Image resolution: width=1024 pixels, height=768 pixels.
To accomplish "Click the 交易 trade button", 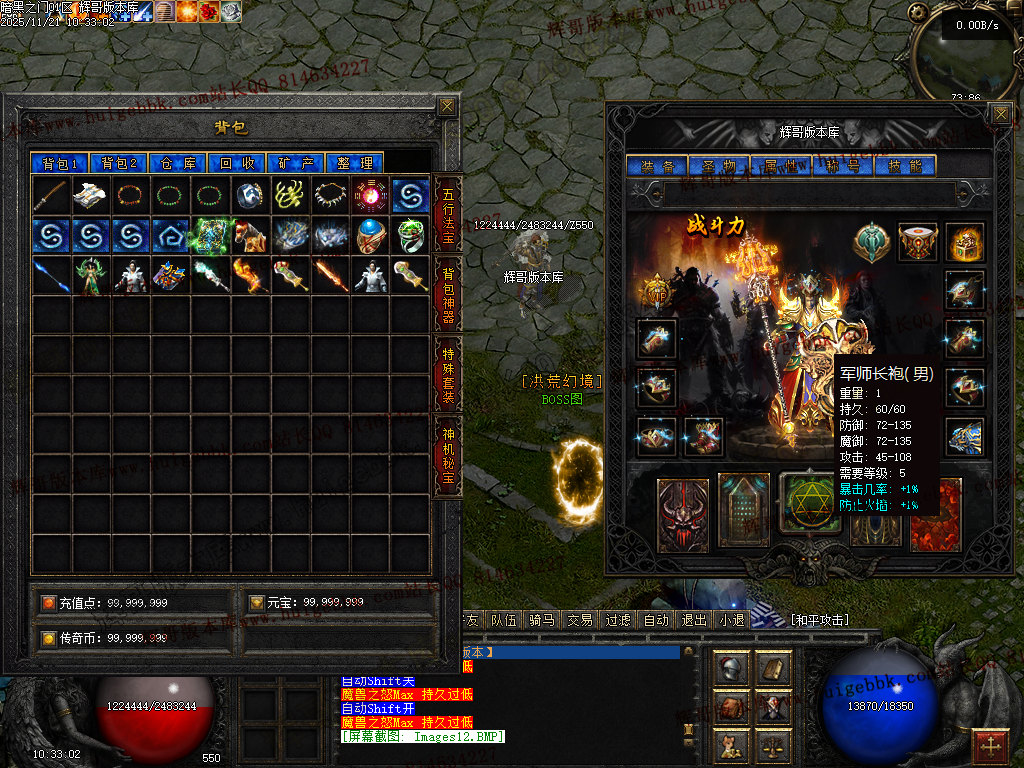I will [580, 620].
